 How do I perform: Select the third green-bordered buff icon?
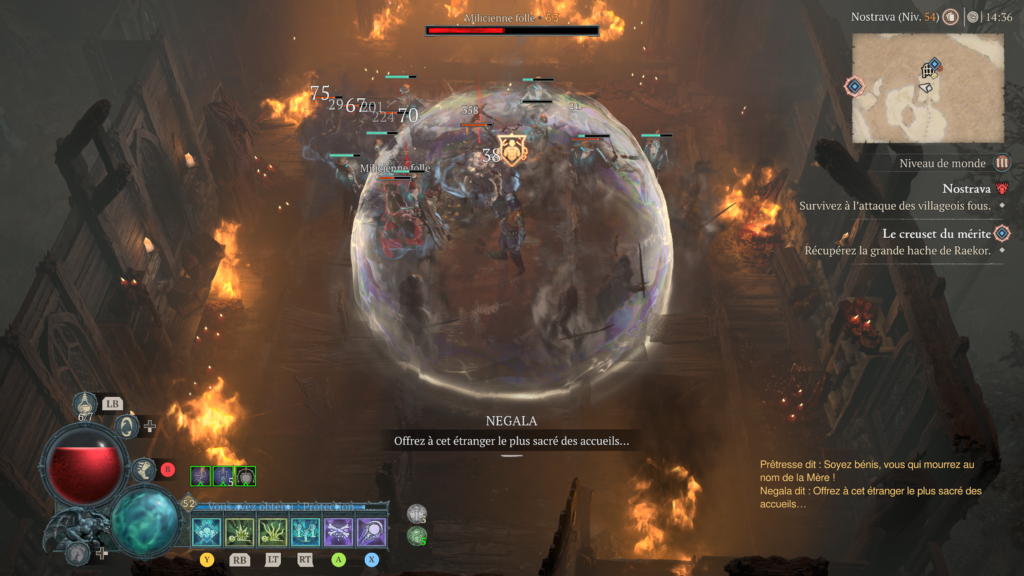[x=245, y=477]
